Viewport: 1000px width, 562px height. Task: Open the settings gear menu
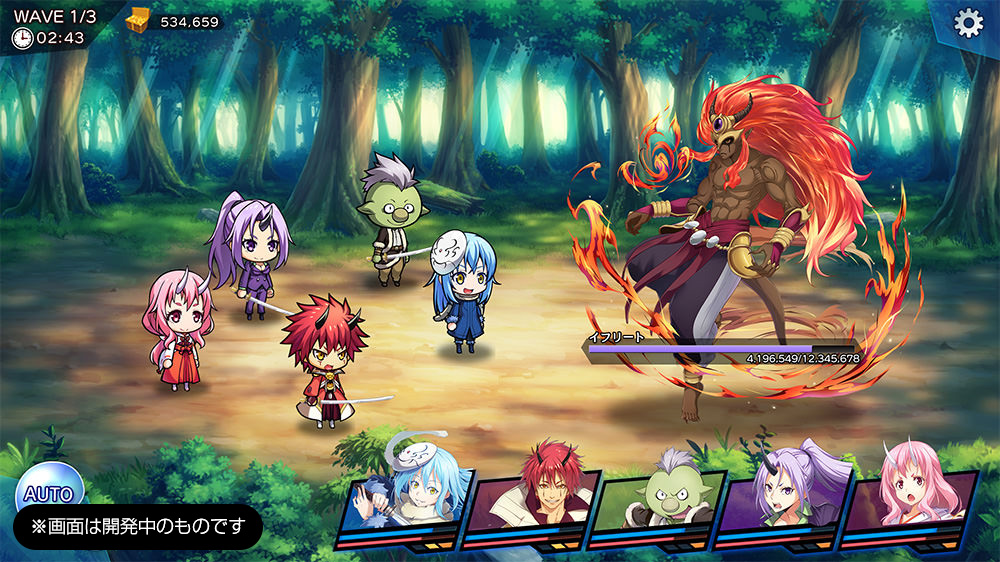(x=967, y=23)
